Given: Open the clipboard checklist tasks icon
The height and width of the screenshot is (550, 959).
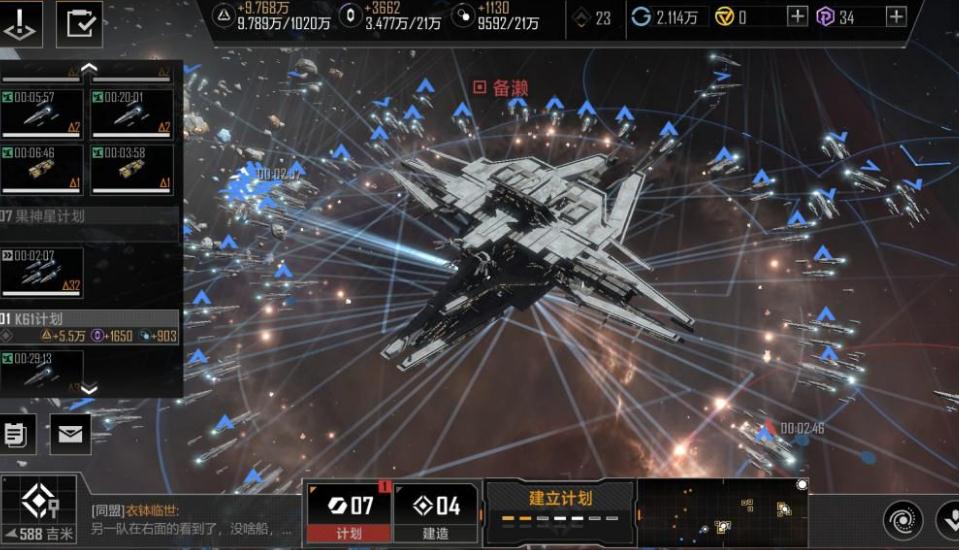Looking at the screenshot, I should click(x=79, y=23).
